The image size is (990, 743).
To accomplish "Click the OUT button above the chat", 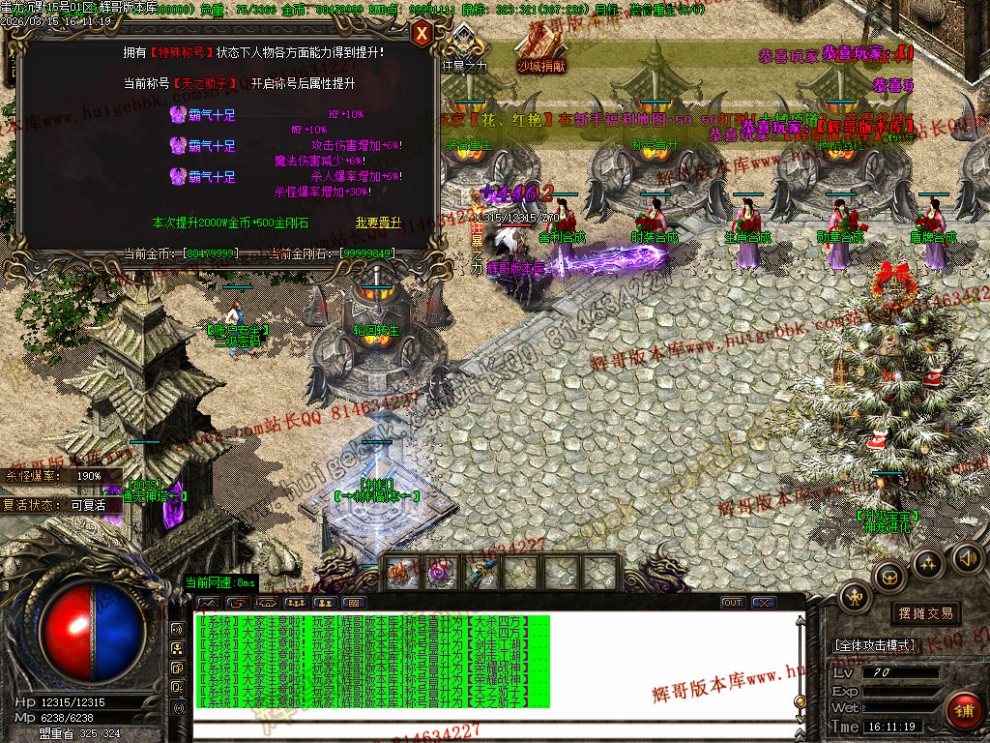I will coord(733,603).
